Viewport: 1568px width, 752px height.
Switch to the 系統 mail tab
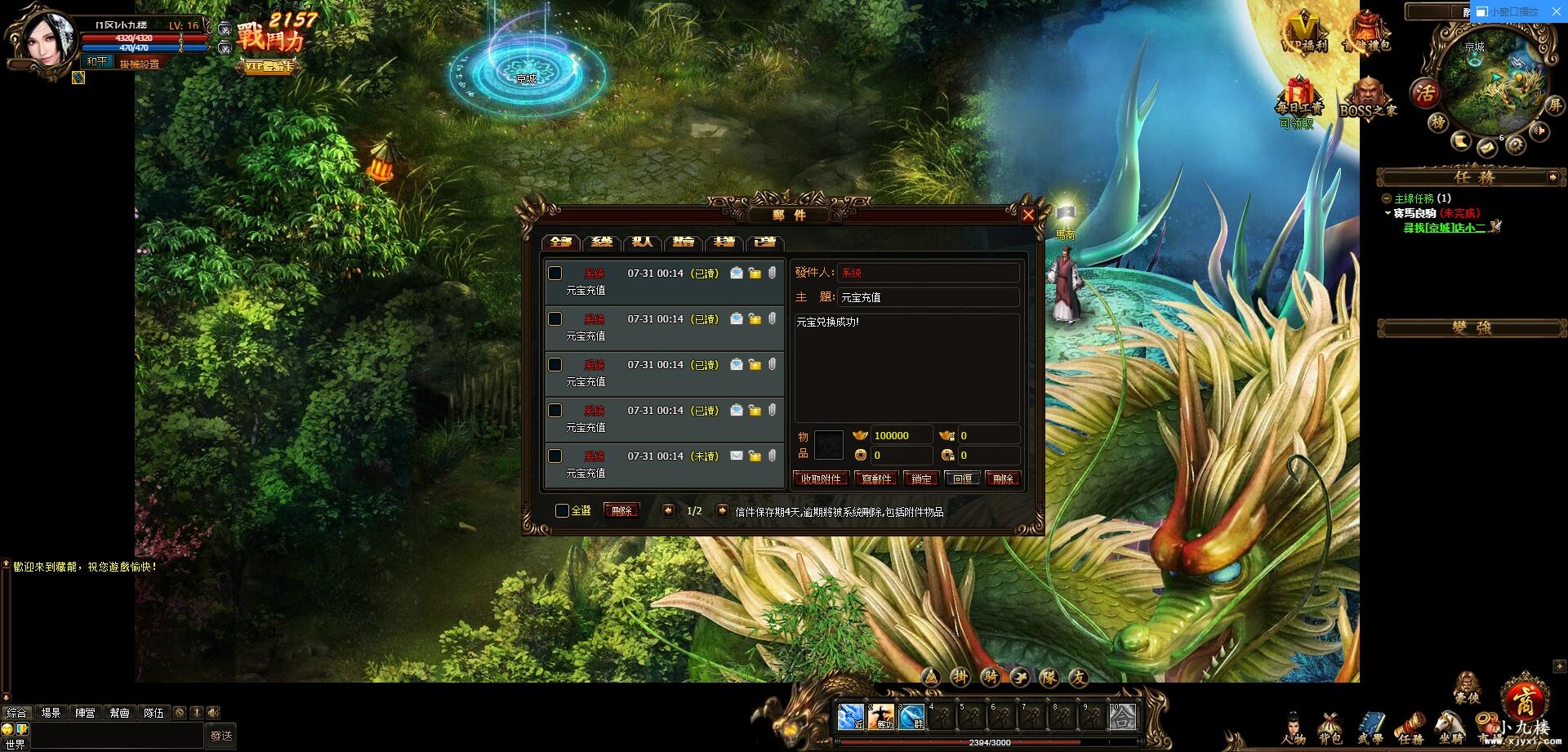602,243
